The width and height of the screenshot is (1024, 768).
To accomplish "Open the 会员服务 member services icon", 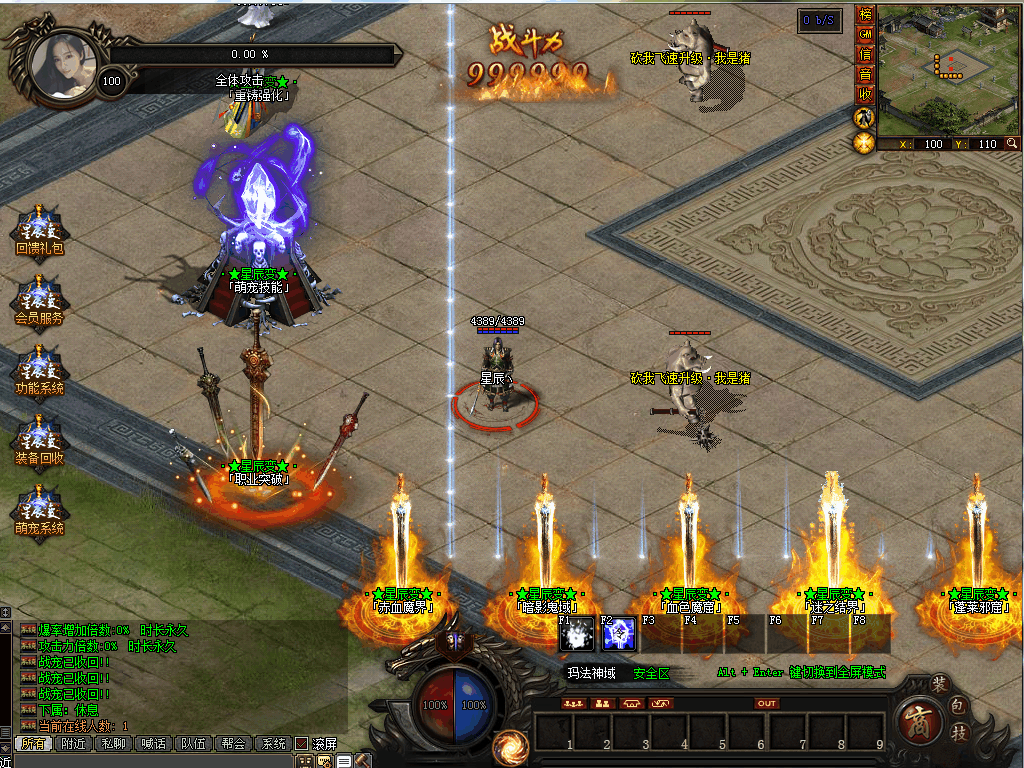I will pyautogui.click(x=39, y=298).
